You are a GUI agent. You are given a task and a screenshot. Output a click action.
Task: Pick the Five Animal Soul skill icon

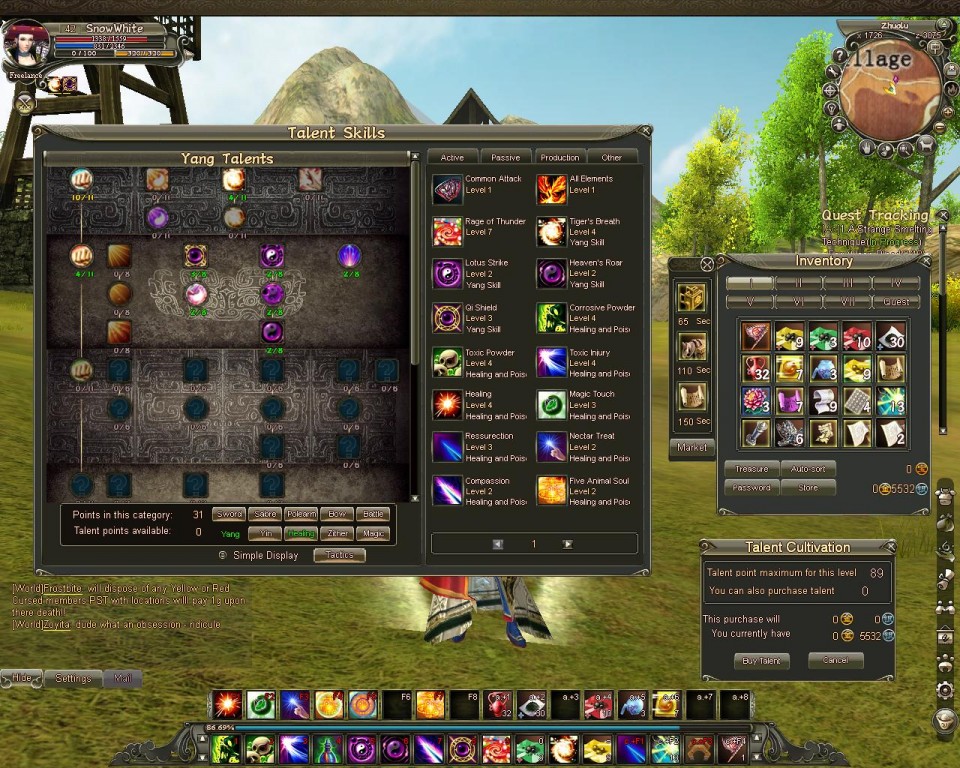pyautogui.click(x=551, y=490)
